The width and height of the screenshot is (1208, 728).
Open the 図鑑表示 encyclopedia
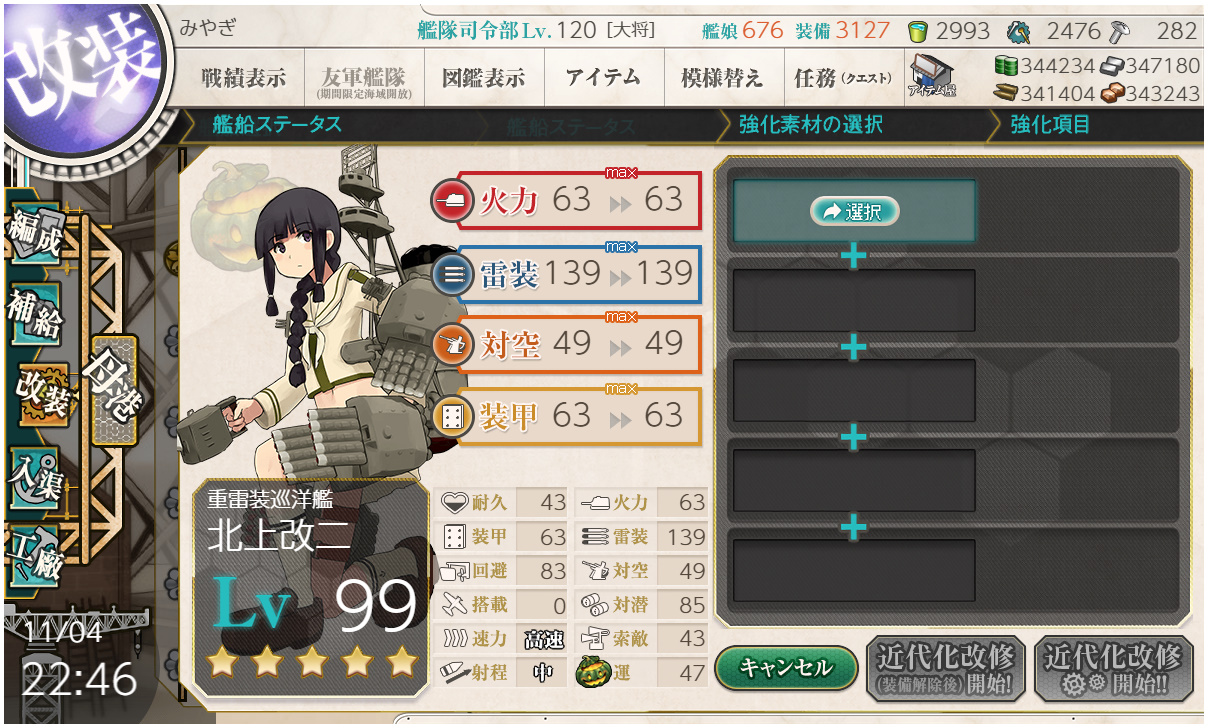(483, 79)
